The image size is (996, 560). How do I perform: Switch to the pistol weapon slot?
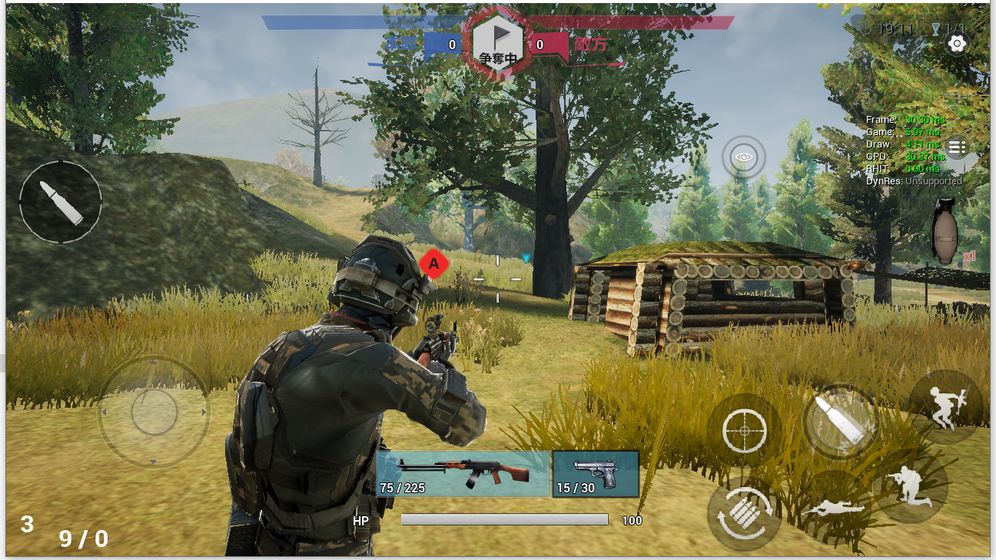(x=595, y=473)
